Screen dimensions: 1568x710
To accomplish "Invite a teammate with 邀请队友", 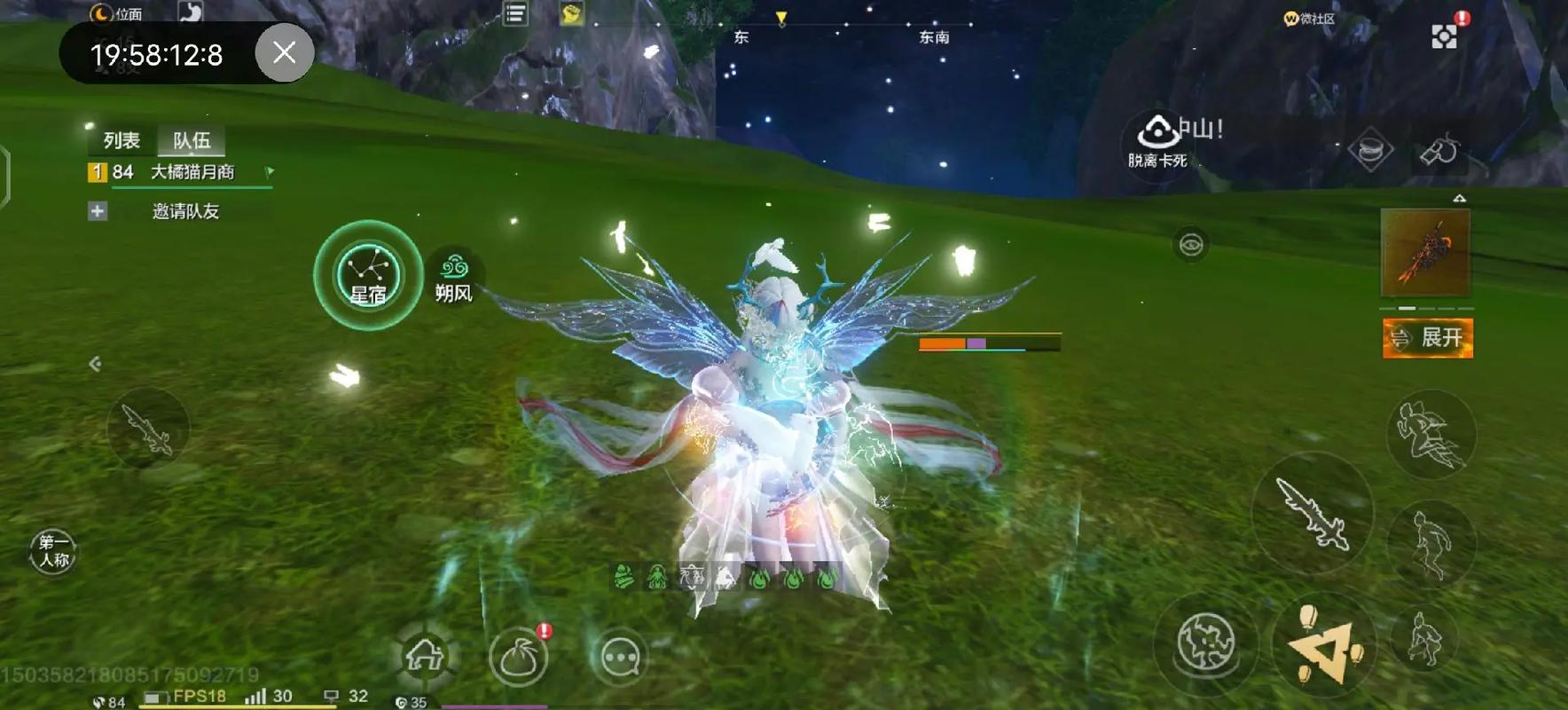I will coord(184,211).
